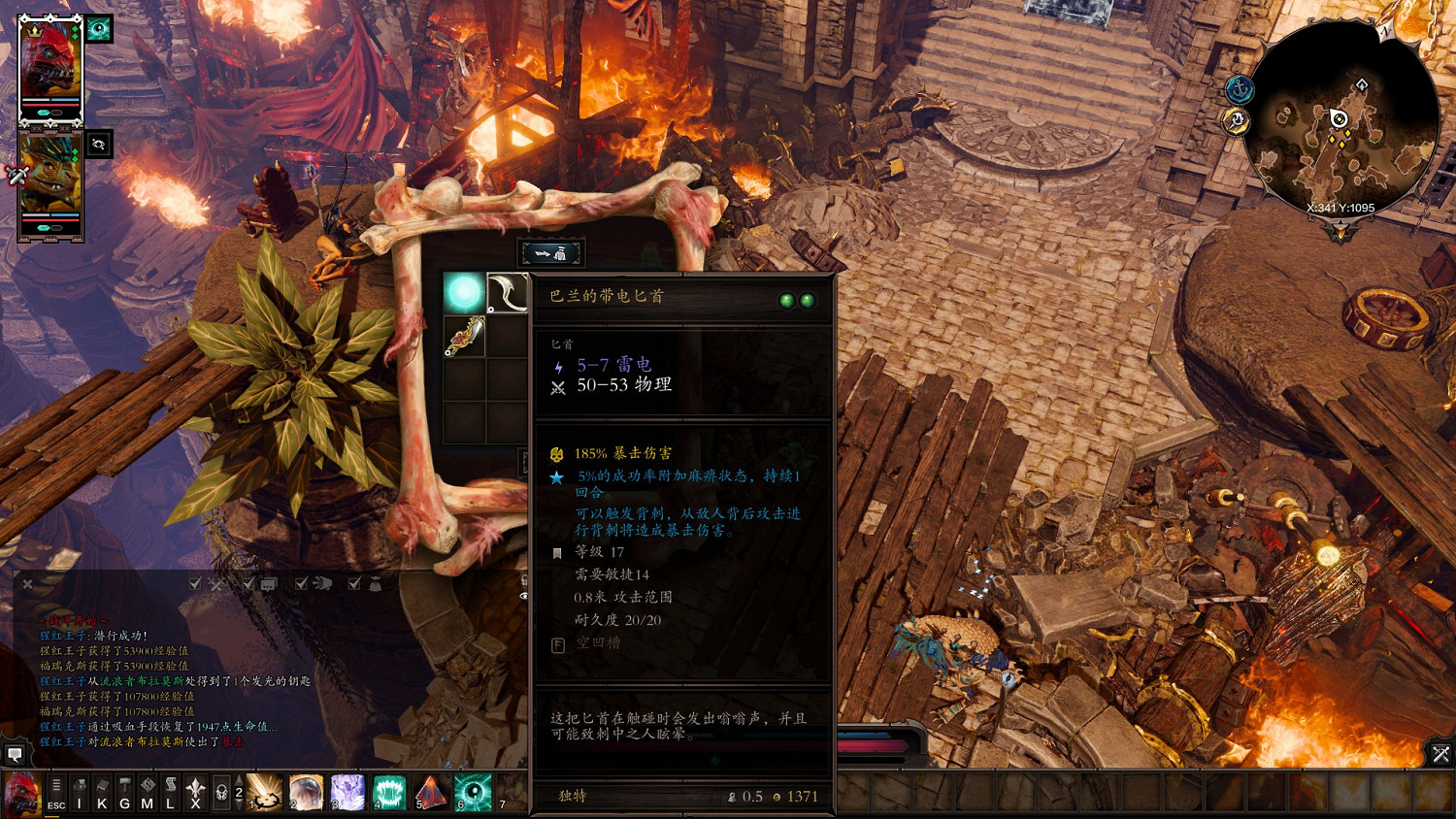Collapse the combat log panel with its corner X

point(27,583)
